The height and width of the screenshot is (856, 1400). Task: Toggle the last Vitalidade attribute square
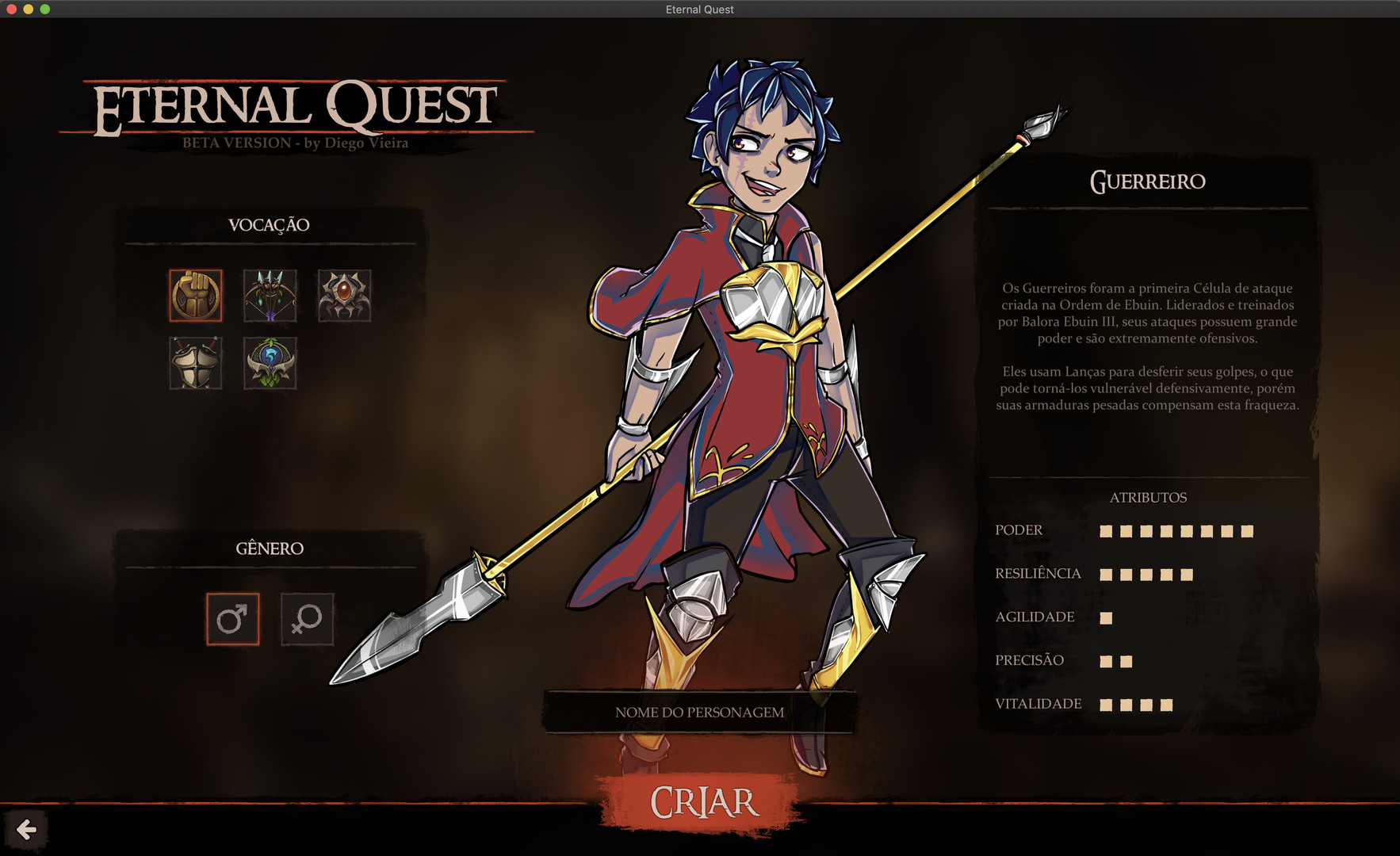[x=1167, y=703]
